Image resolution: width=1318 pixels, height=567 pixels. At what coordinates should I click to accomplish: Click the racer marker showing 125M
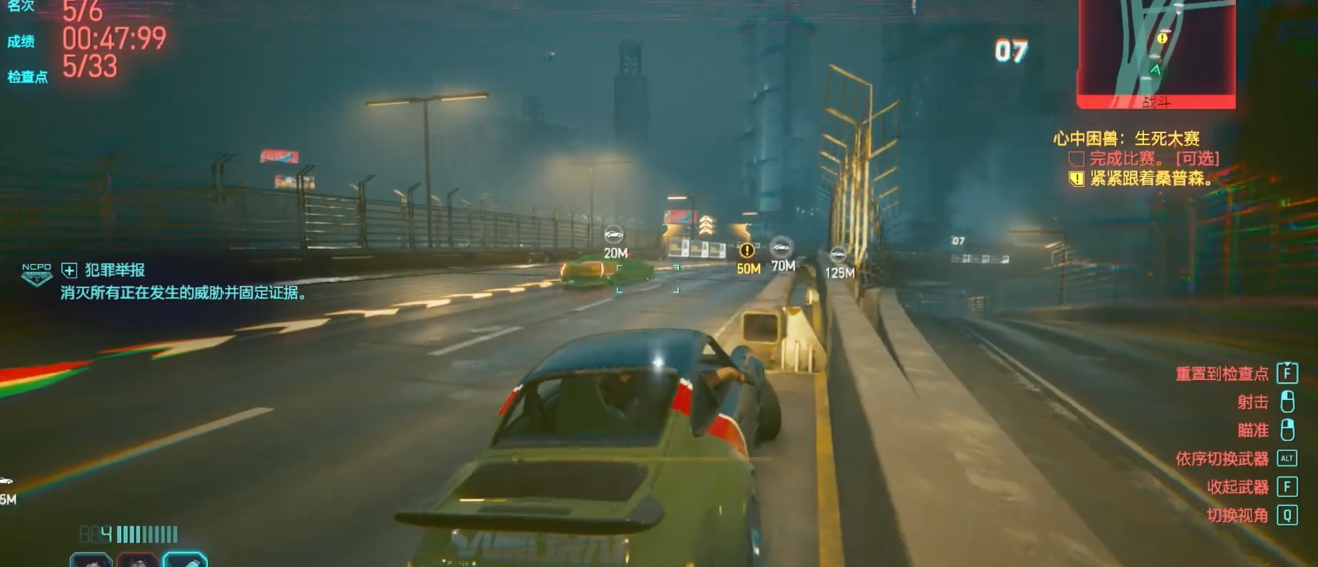[x=839, y=254]
